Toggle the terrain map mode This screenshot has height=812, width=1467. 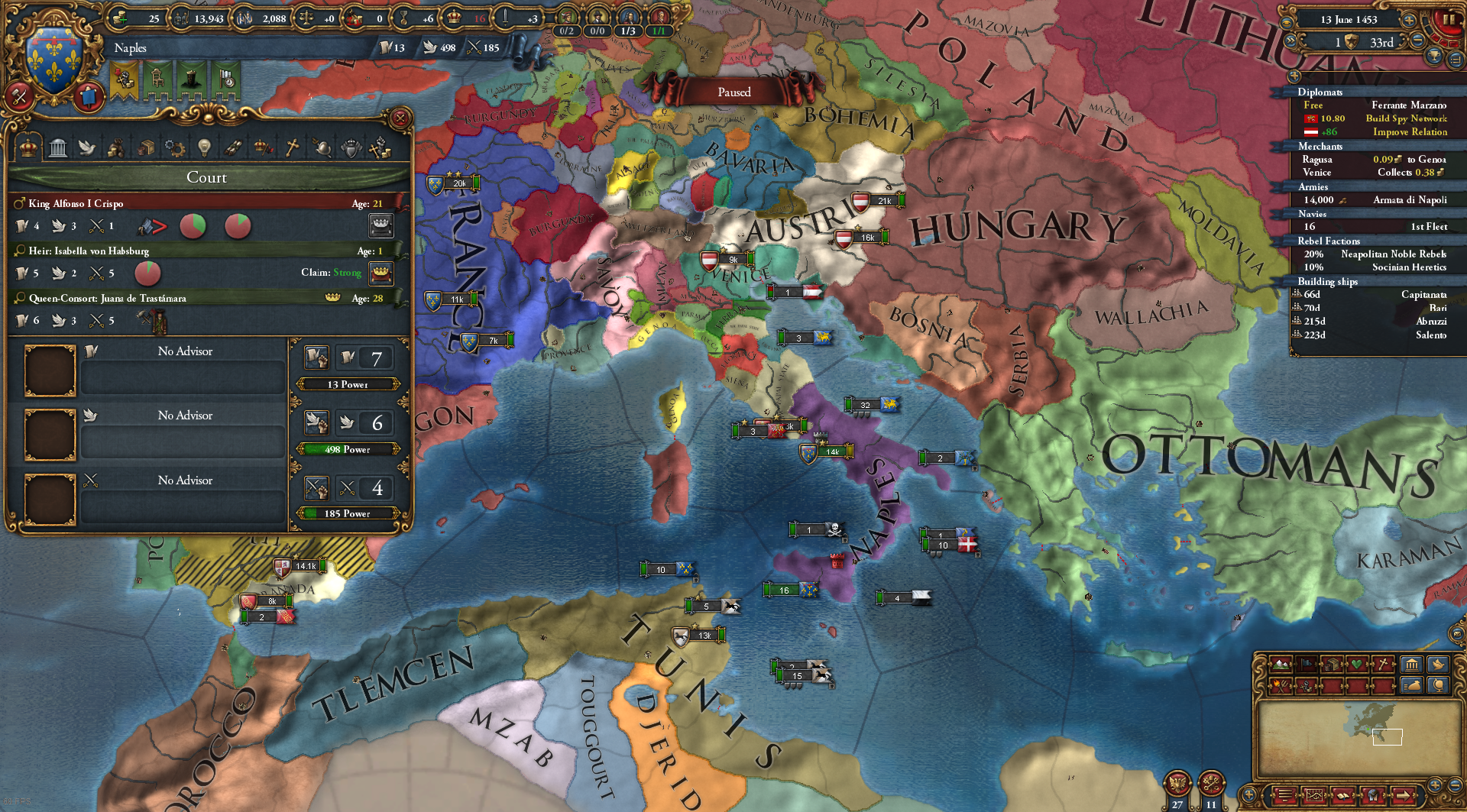pyautogui.click(x=1281, y=665)
